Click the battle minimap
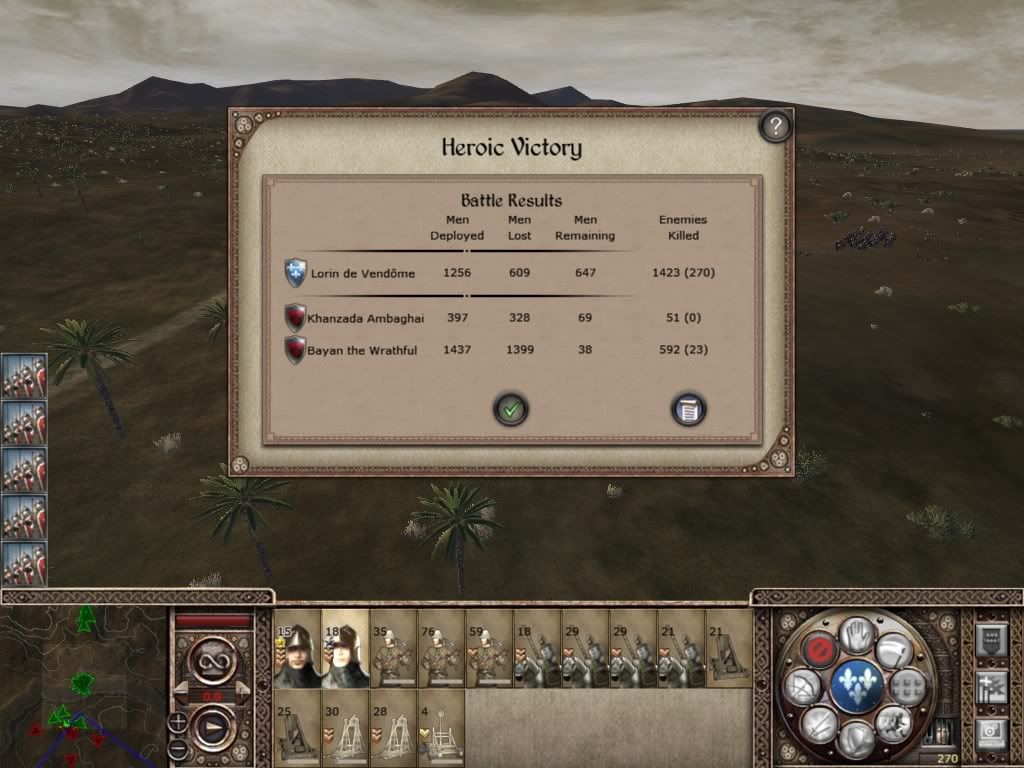 click(x=83, y=686)
